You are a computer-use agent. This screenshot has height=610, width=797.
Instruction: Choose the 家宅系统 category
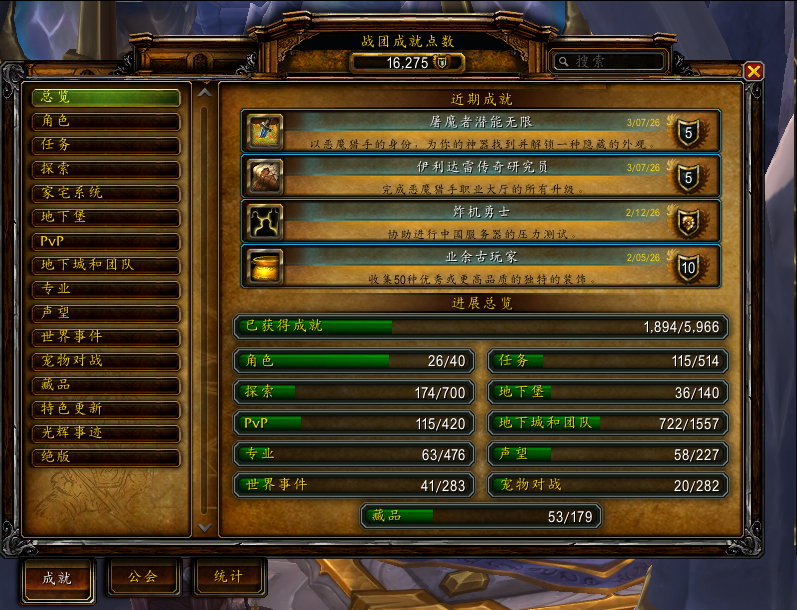(106, 193)
